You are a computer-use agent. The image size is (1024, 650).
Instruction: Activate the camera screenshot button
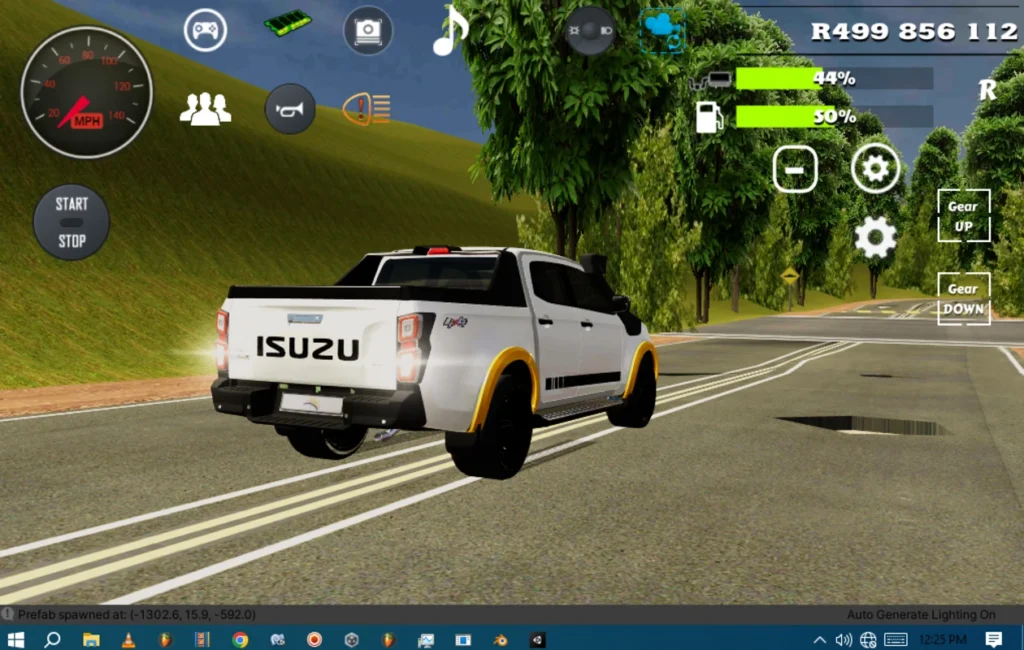point(368,31)
